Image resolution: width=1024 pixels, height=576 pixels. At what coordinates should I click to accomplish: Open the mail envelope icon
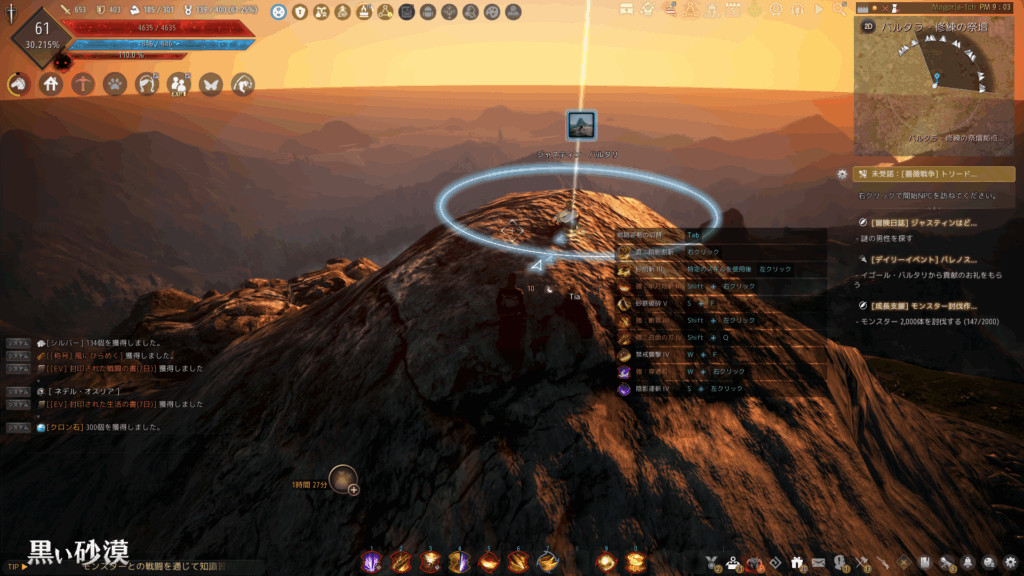(x=818, y=562)
